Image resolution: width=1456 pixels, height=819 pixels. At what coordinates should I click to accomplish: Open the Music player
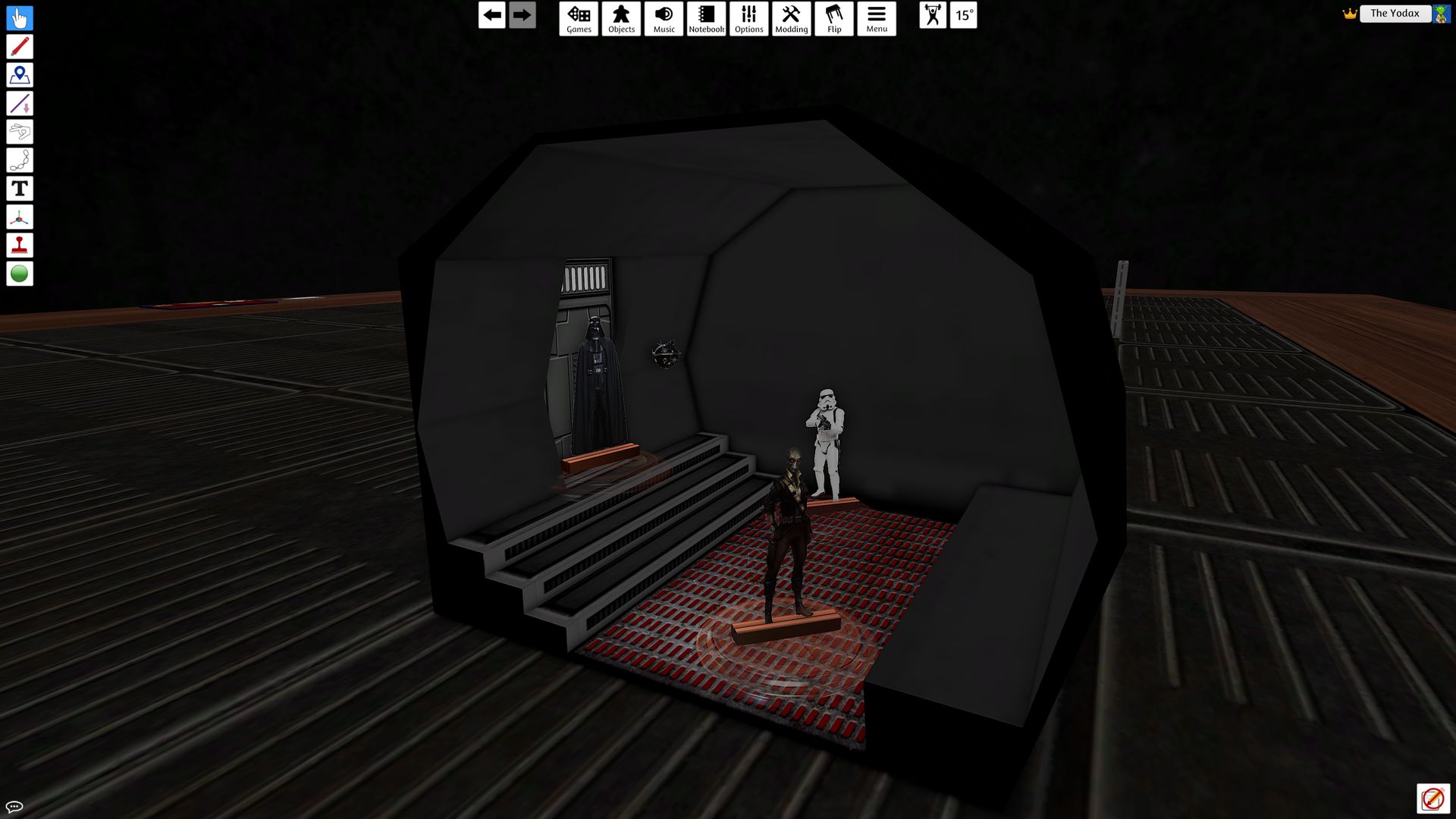pyautogui.click(x=664, y=18)
